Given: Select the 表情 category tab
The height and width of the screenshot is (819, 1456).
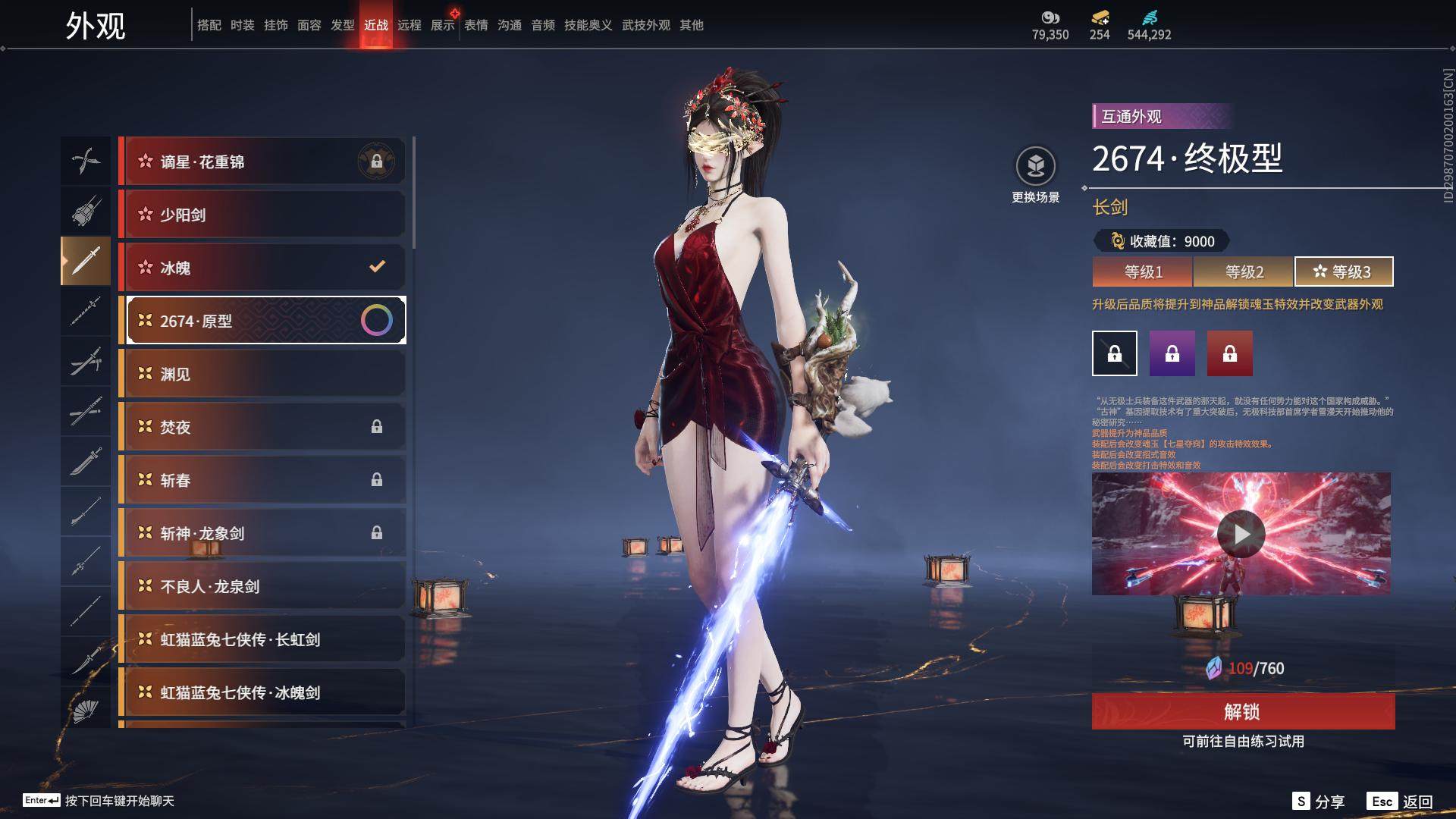Looking at the screenshot, I should pyautogui.click(x=476, y=25).
